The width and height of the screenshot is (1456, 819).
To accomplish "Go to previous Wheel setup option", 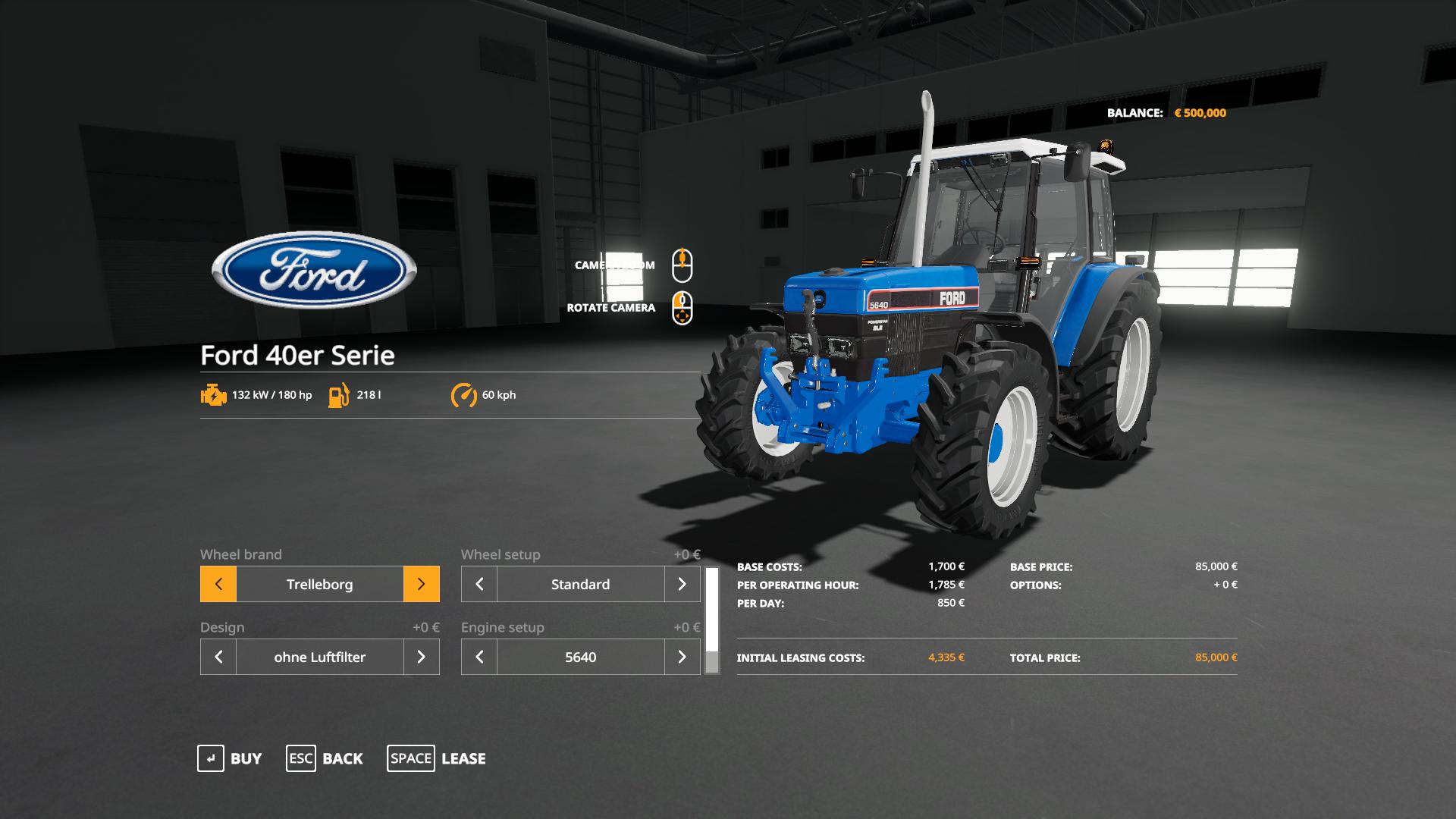I will click(x=479, y=584).
